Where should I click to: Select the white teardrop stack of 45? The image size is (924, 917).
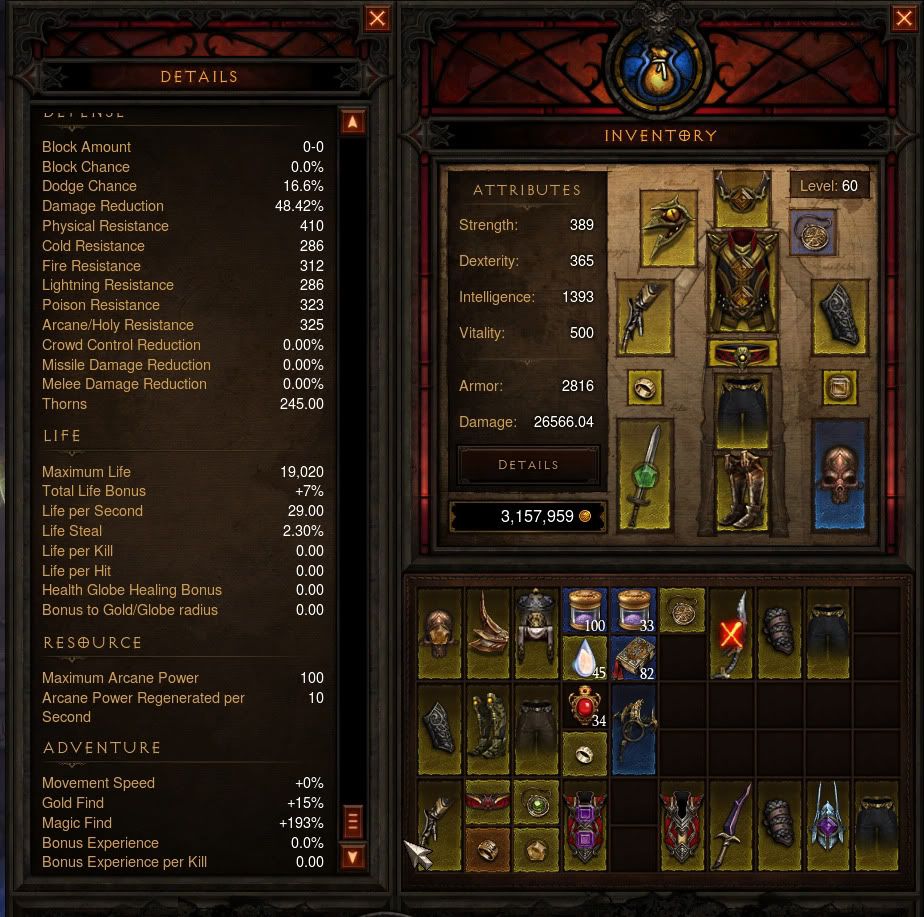(585, 658)
